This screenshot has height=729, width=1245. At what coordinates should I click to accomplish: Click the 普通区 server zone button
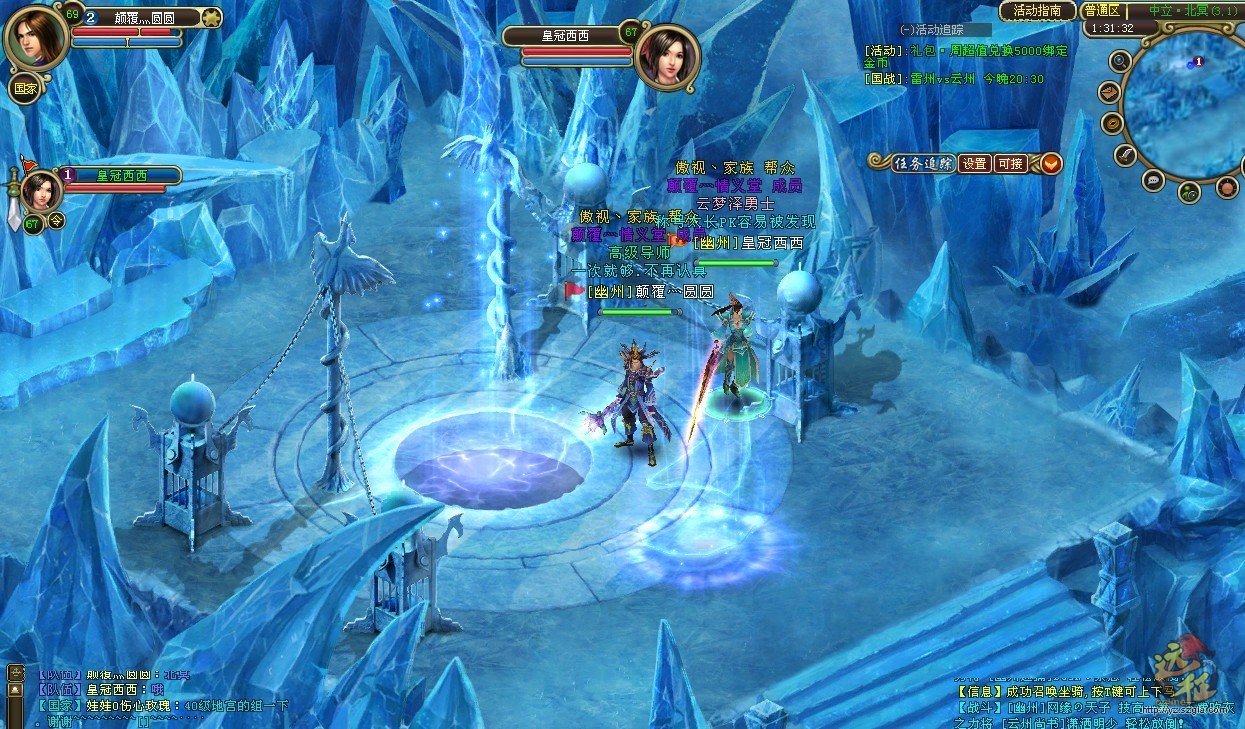[x=1101, y=10]
